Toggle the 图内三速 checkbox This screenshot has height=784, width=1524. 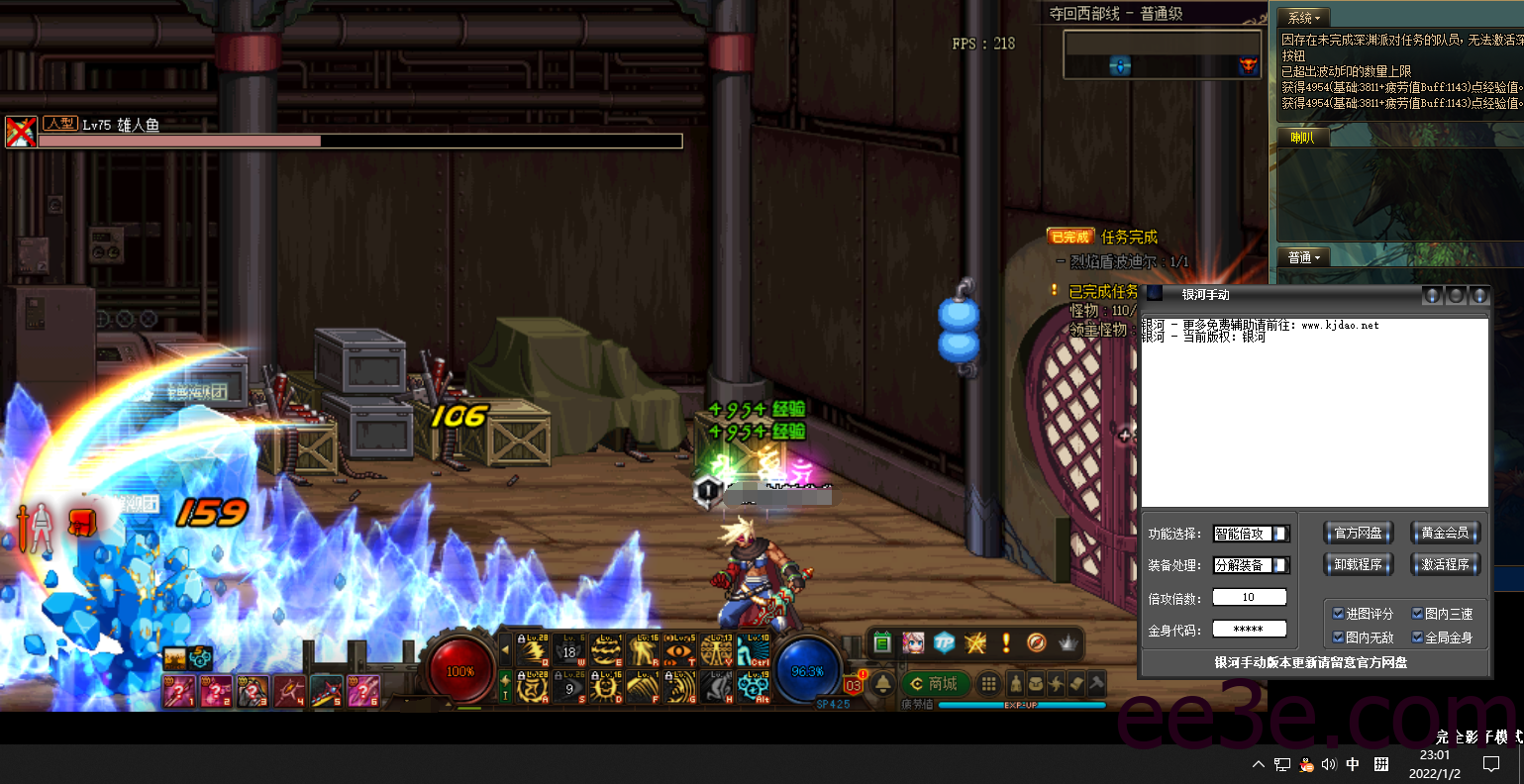[1418, 614]
